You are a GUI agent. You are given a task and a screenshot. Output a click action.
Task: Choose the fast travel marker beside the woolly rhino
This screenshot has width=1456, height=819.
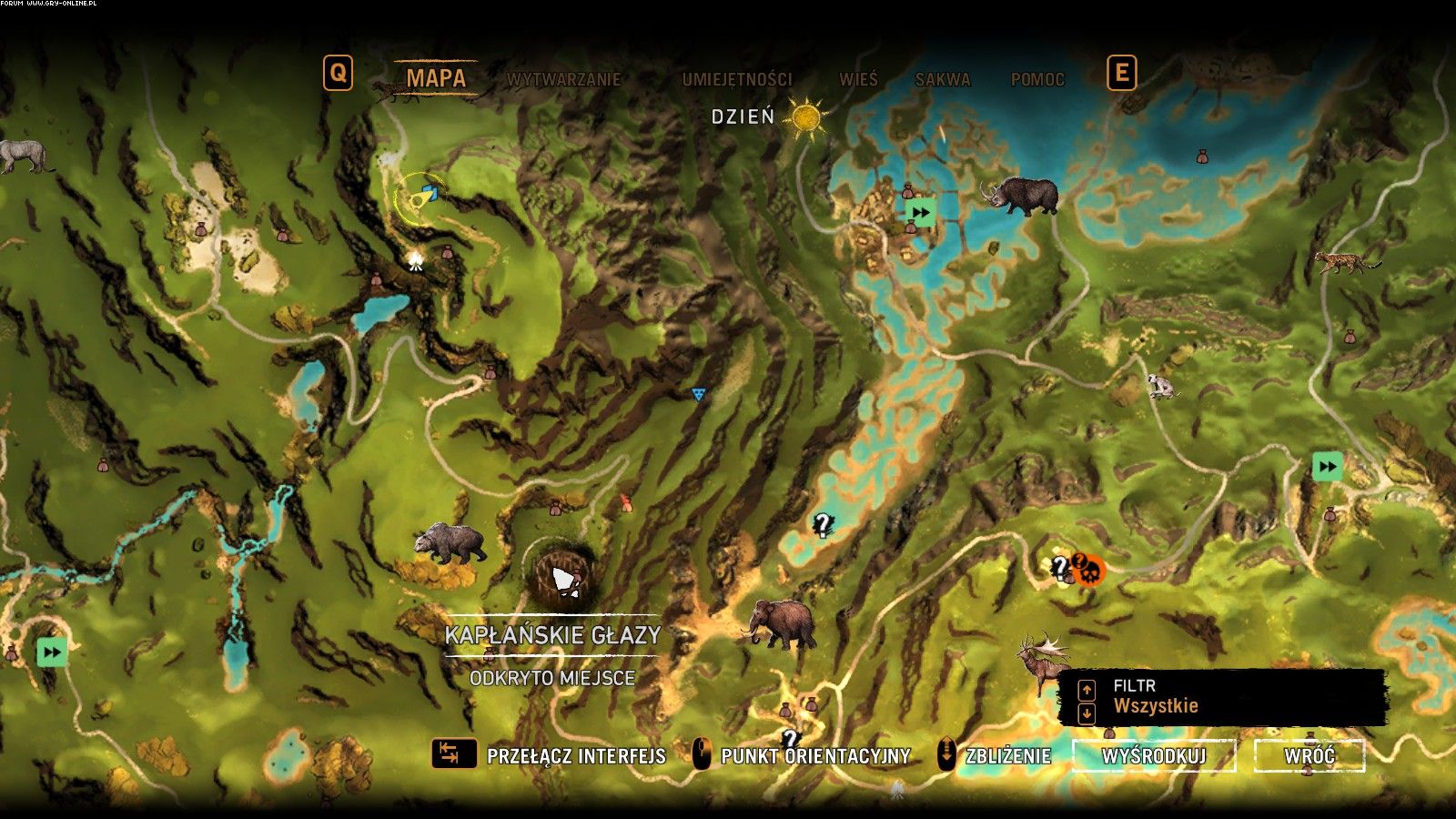[920, 213]
